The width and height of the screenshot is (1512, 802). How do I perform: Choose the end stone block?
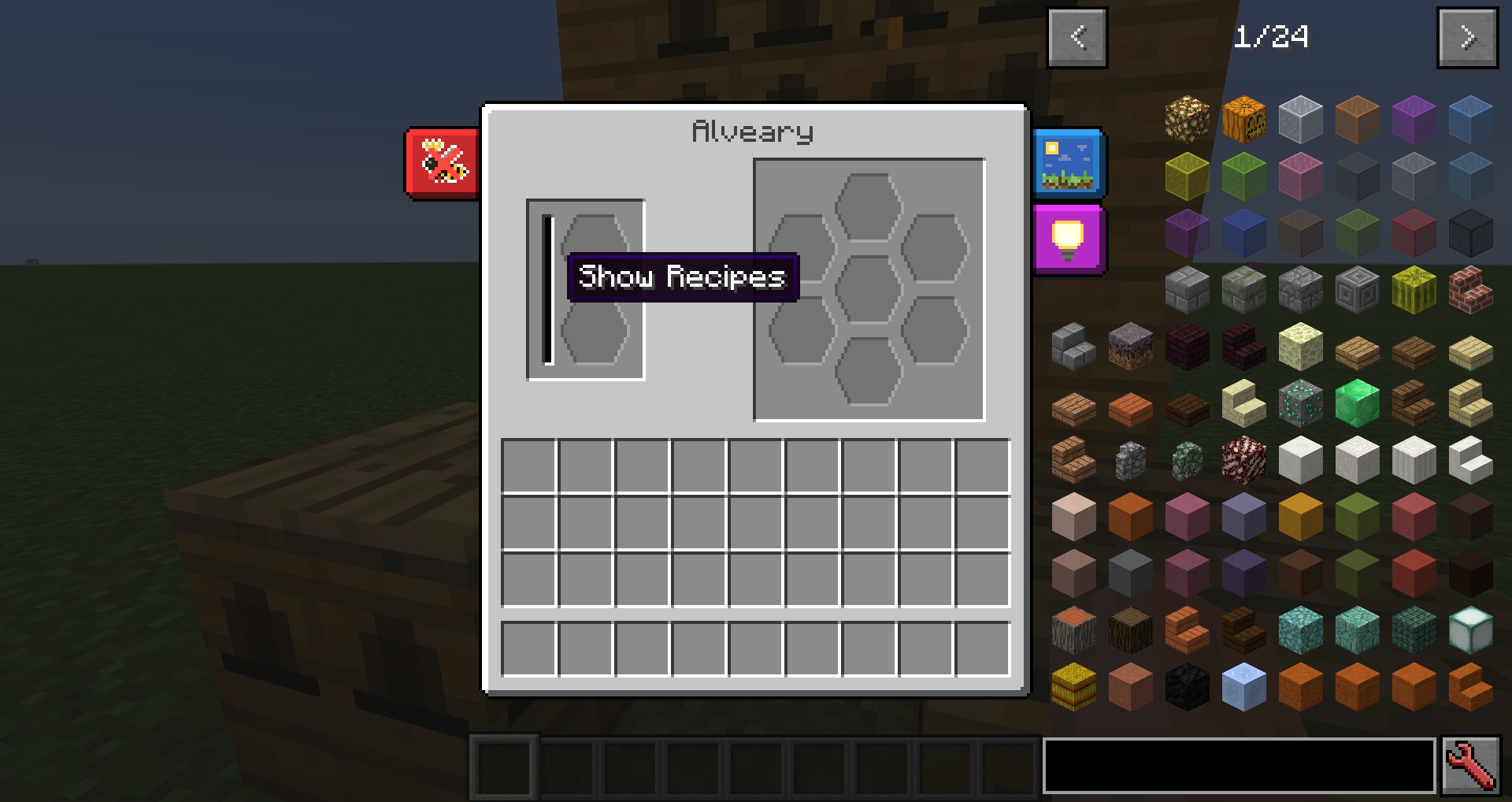pyautogui.click(x=1300, y=346)
